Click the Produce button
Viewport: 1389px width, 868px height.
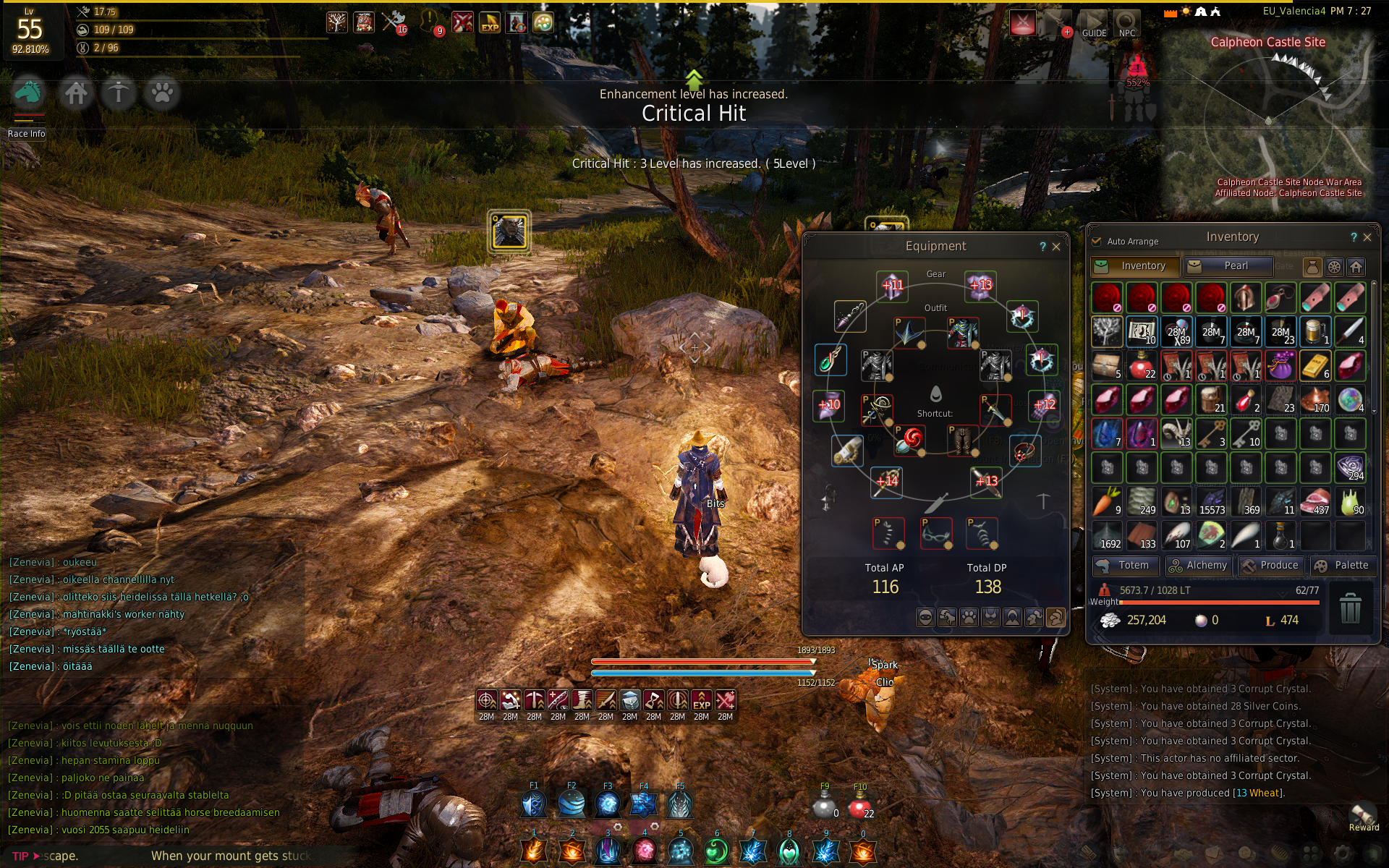pos(1271,566)
